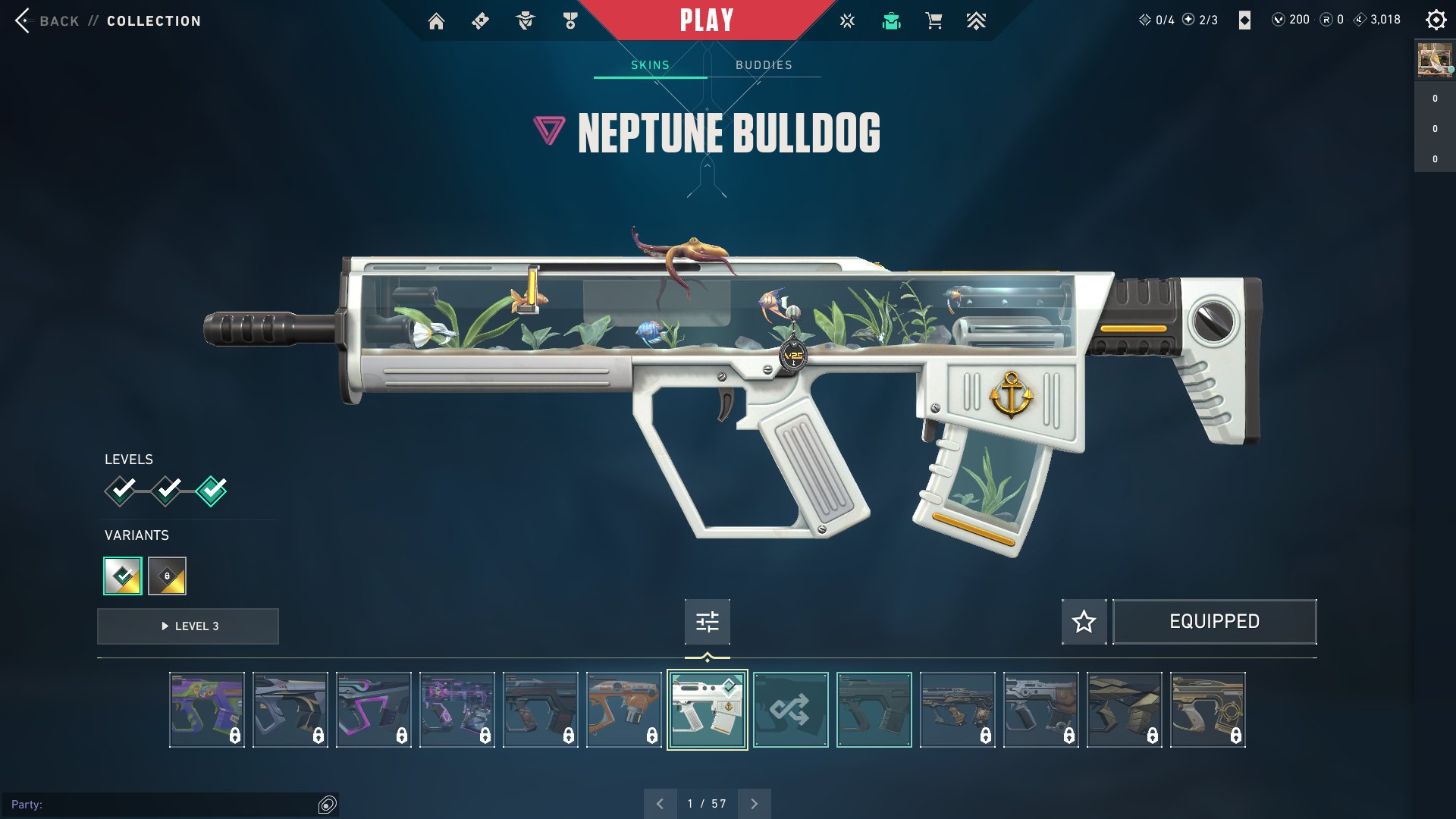
Task: Select the first skin thumbnail in carousel
Action: [x=207, y=709]
